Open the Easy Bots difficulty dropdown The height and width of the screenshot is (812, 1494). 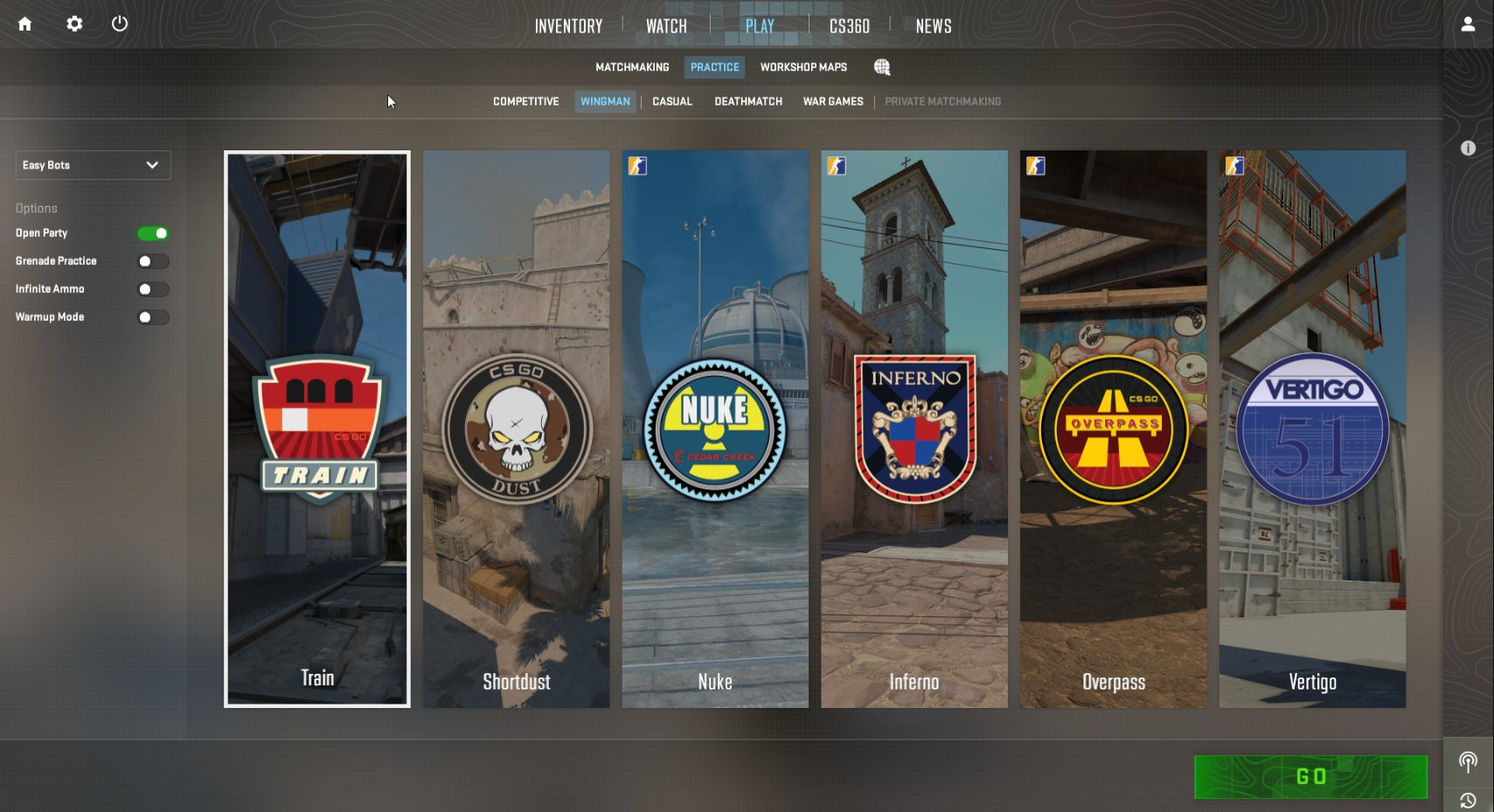[x=93, y=165]
